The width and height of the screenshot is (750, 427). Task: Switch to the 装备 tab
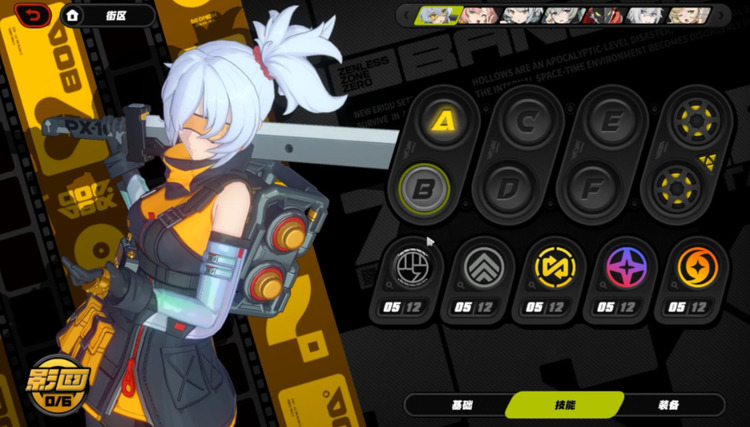[x=668, y=404]
